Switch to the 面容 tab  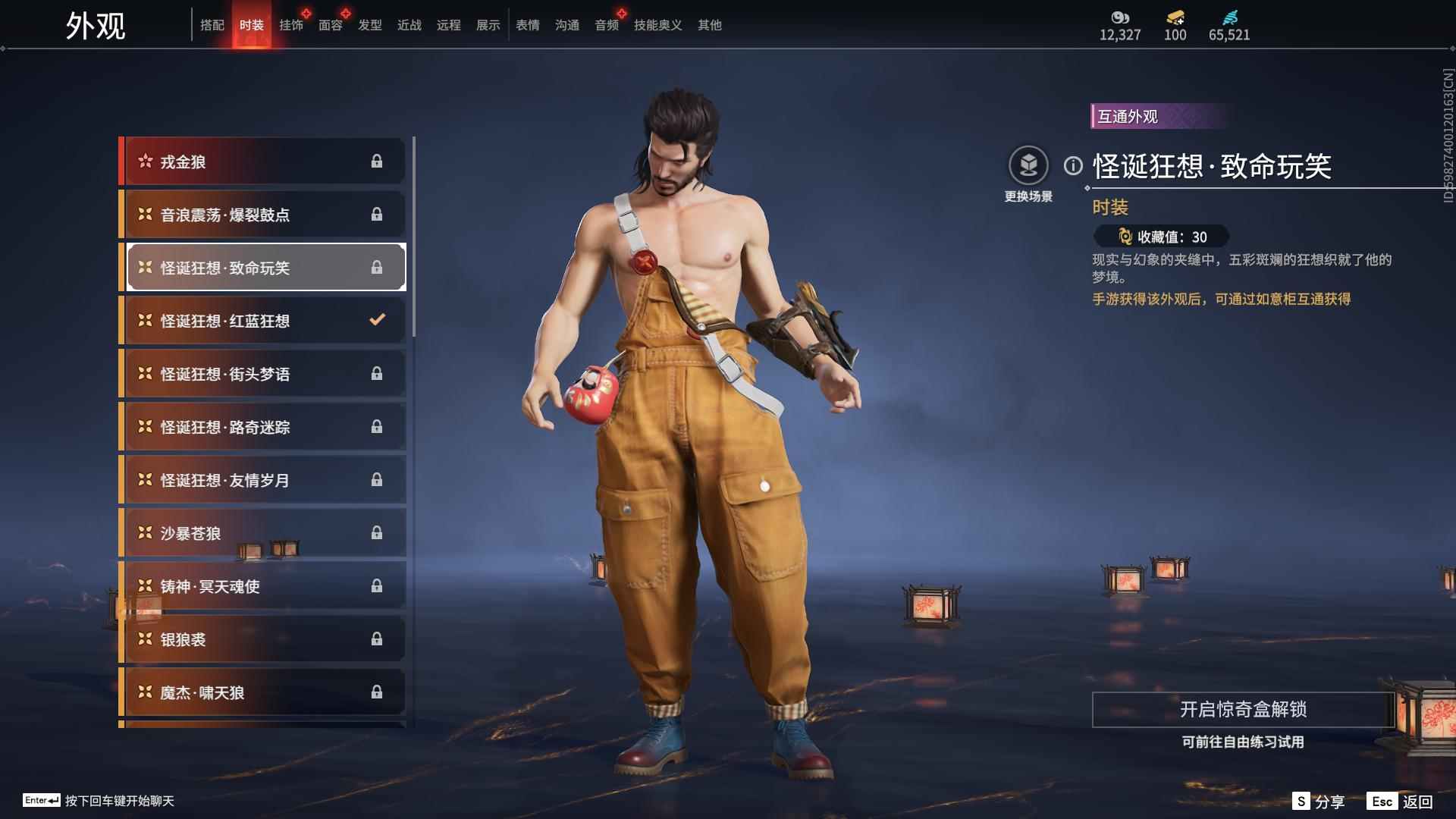click(x=330, y=25)
